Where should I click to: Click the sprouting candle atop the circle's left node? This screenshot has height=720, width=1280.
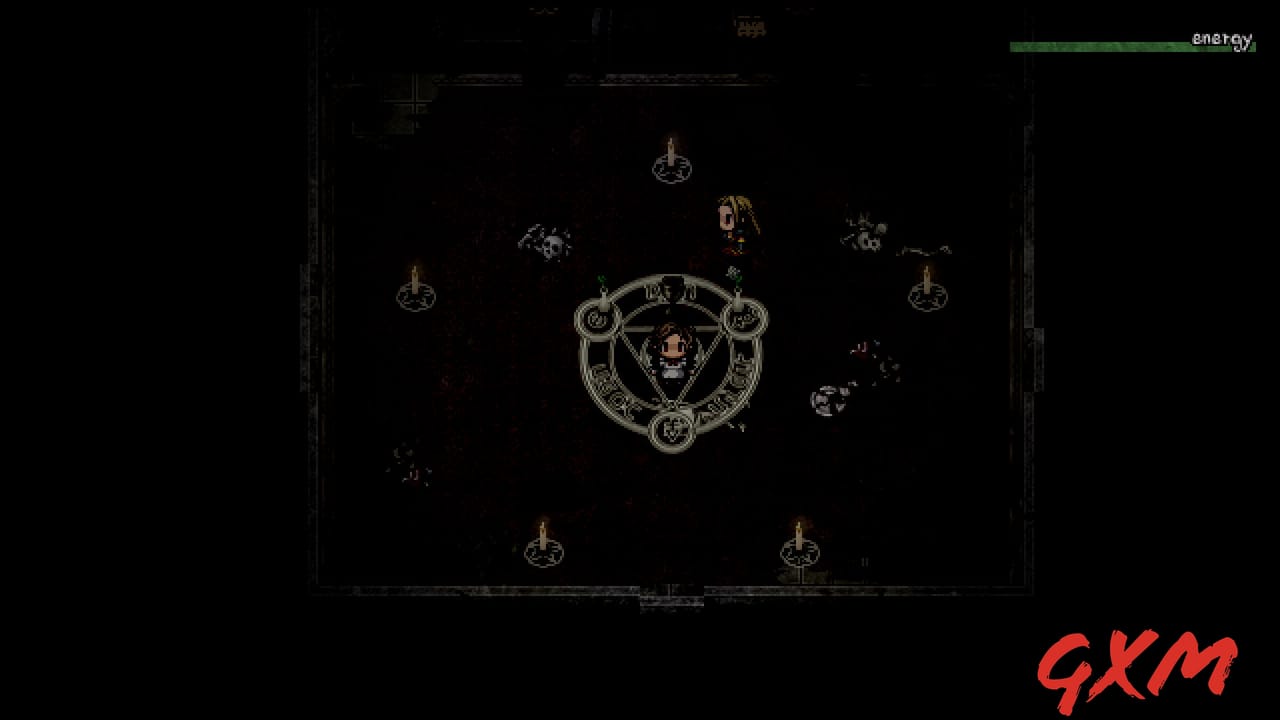tap(603, 288)
